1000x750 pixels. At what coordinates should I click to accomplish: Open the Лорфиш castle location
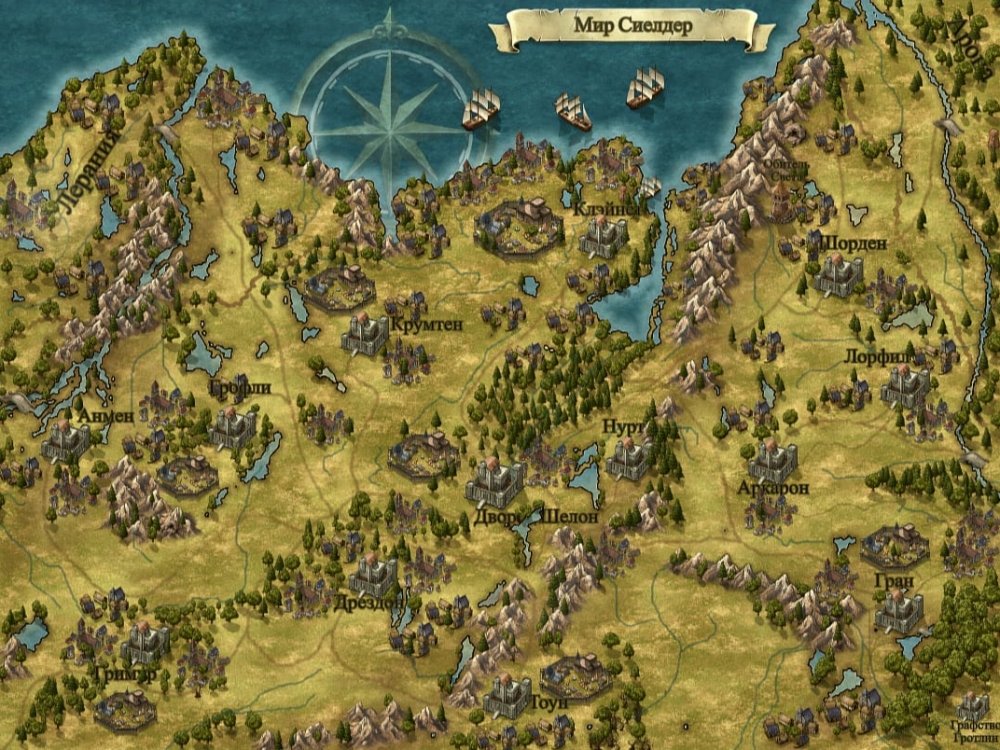click(x=906, y=385)
